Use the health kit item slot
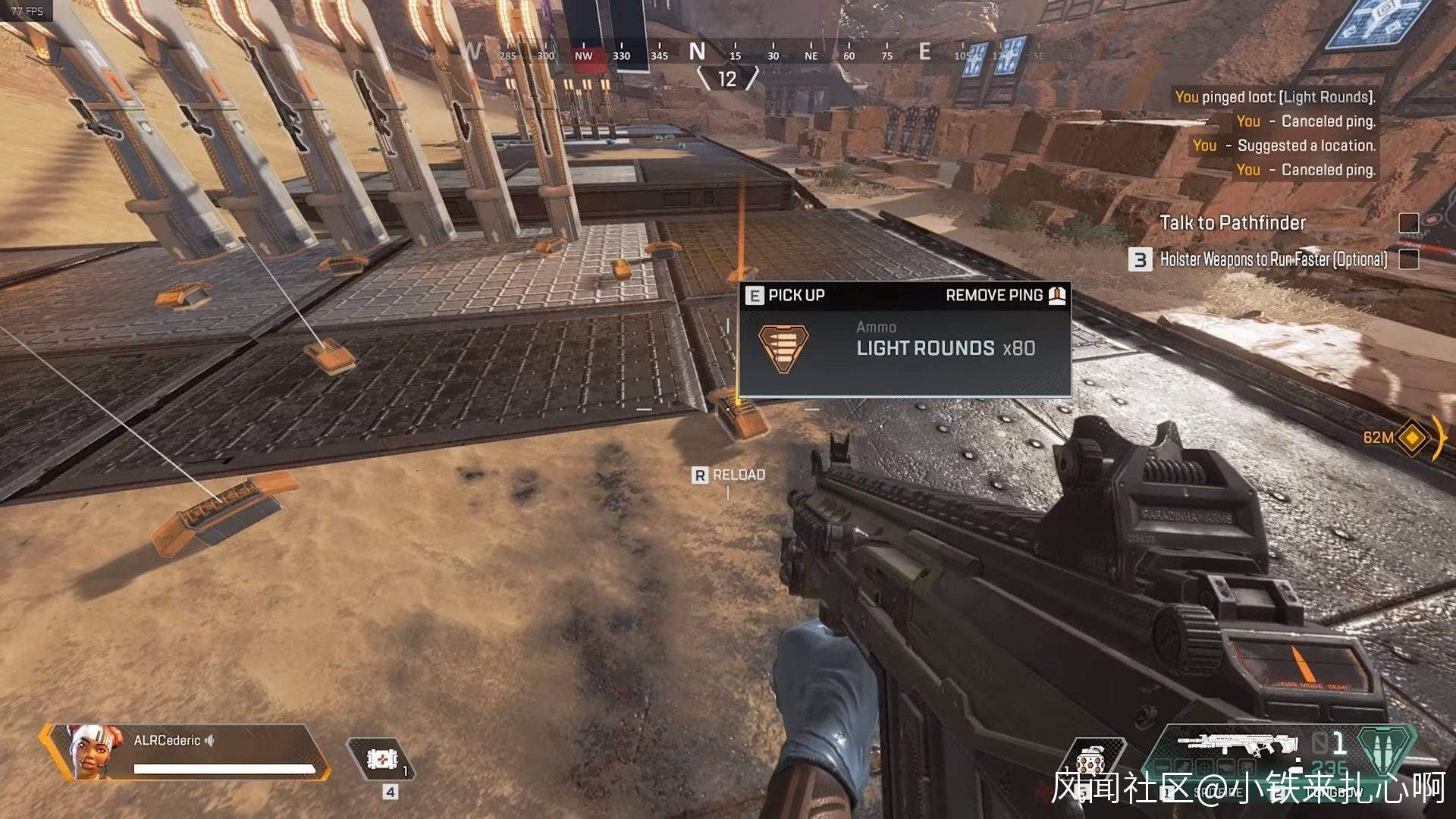 (381, 758)
